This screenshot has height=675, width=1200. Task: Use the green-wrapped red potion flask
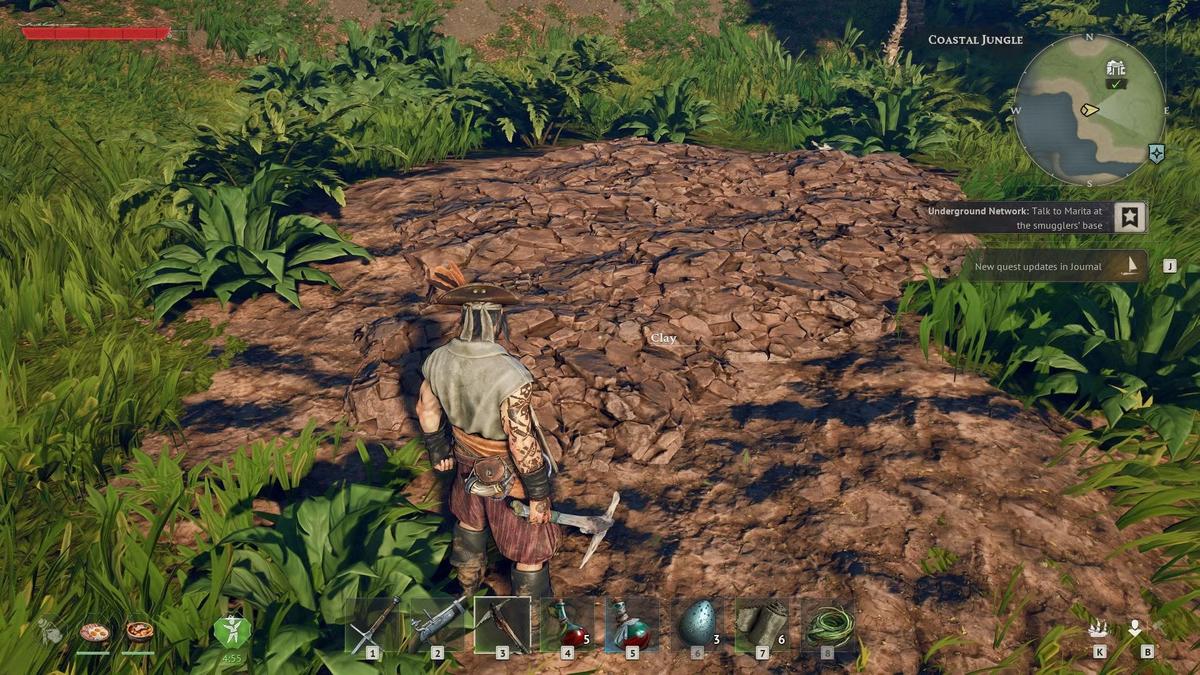coord(632,625)
